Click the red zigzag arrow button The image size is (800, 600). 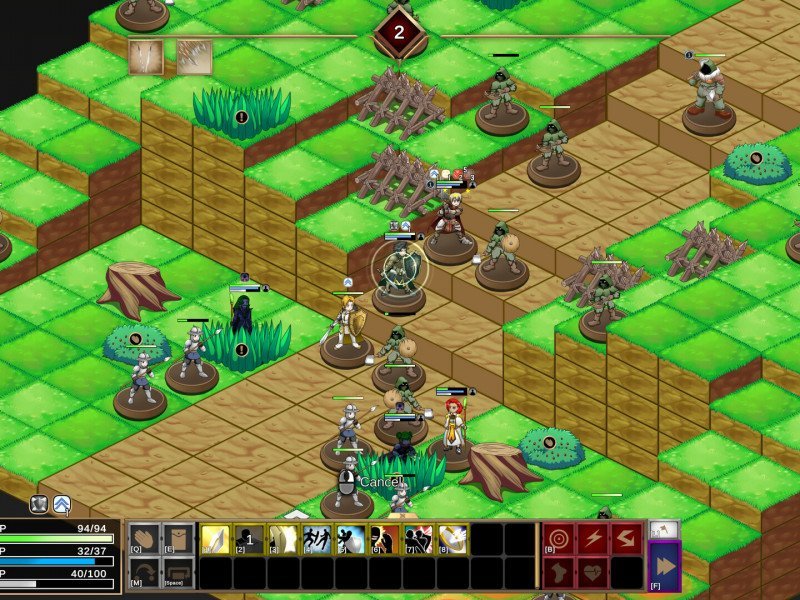[x=626, y=539]
